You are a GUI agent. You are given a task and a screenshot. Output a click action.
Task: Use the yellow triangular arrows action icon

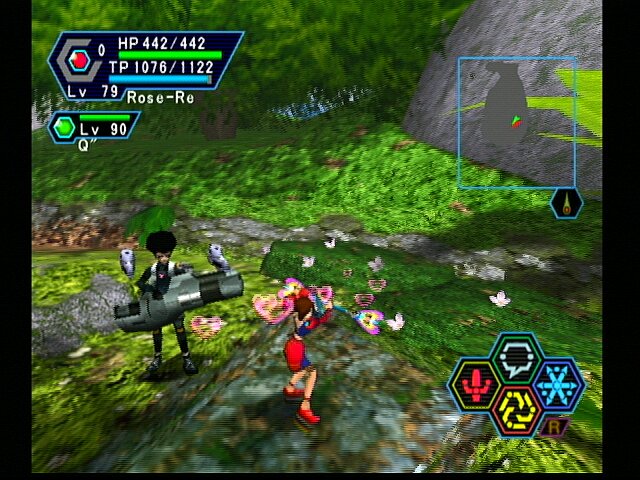(515, 409)
